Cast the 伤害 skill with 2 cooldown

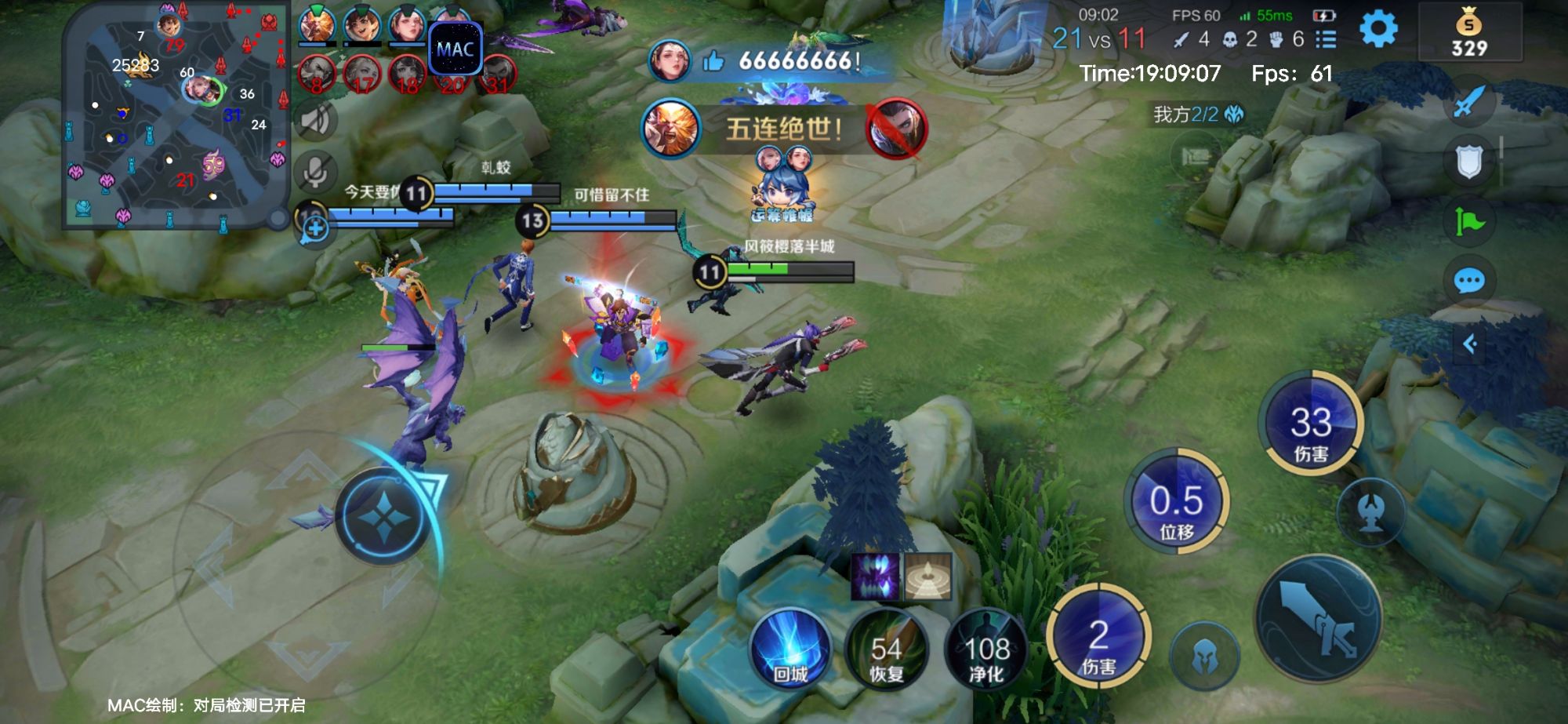point(1098,636)
